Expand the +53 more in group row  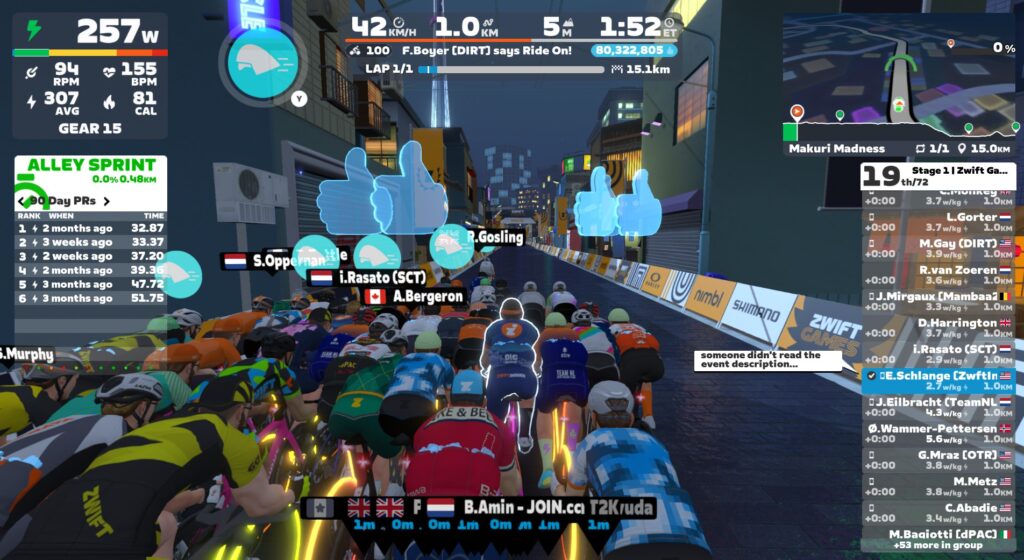(x=938, y=547)
